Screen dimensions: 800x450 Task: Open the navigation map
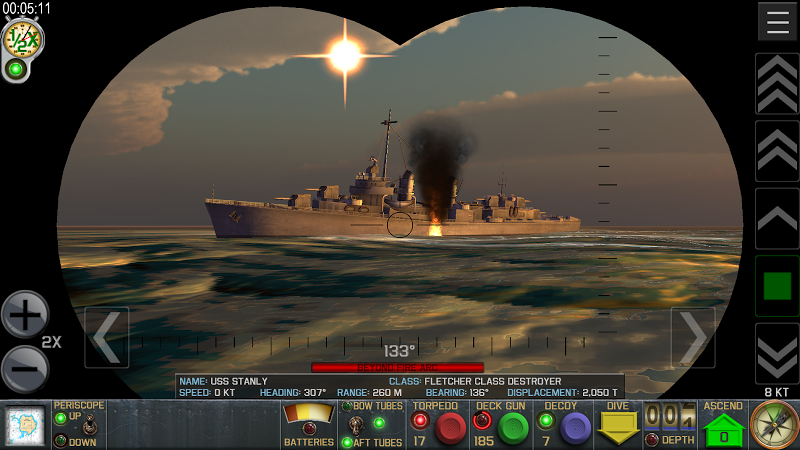point(24,425)
